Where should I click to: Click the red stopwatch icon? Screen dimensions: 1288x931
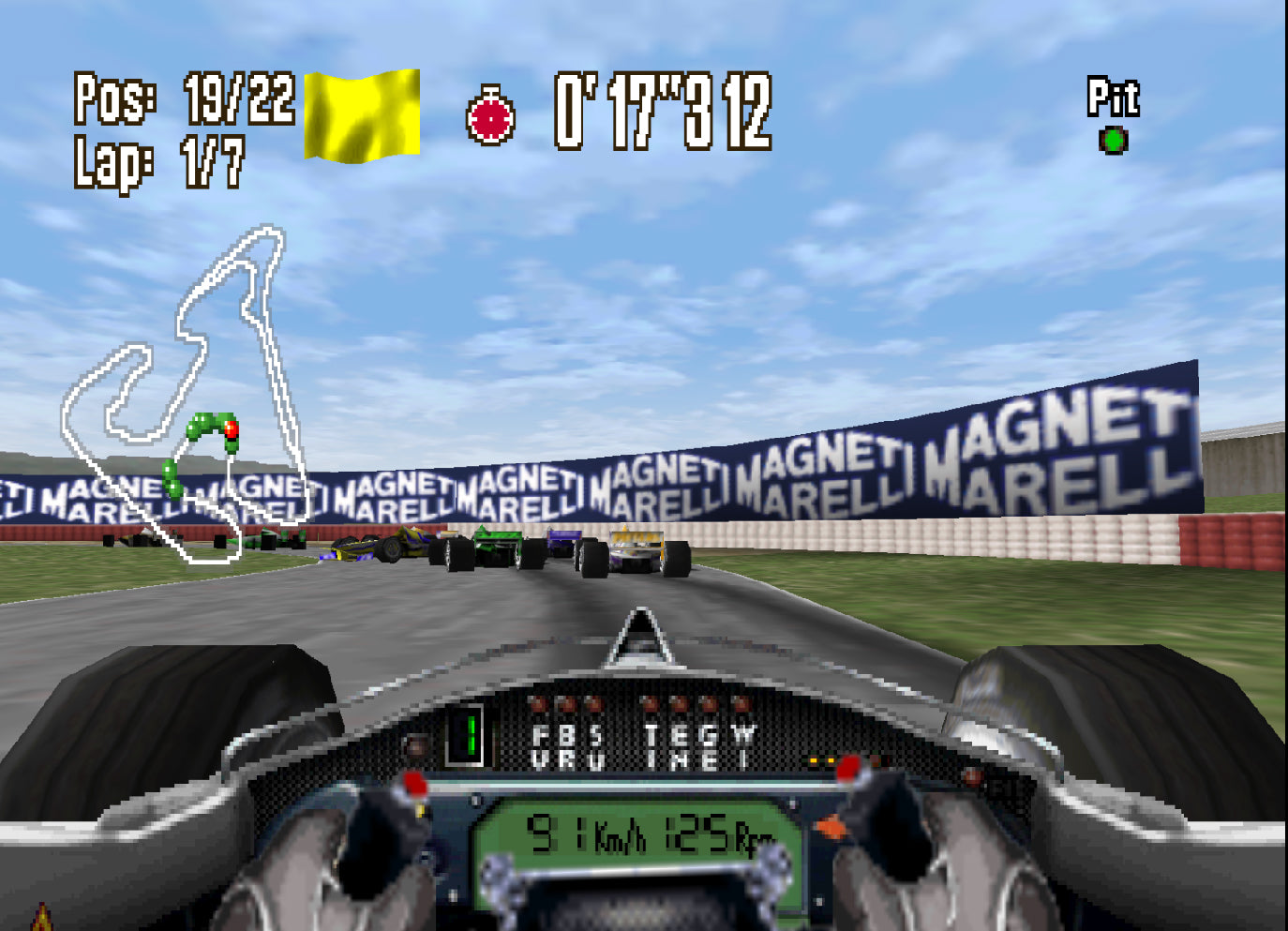(490, 117)
